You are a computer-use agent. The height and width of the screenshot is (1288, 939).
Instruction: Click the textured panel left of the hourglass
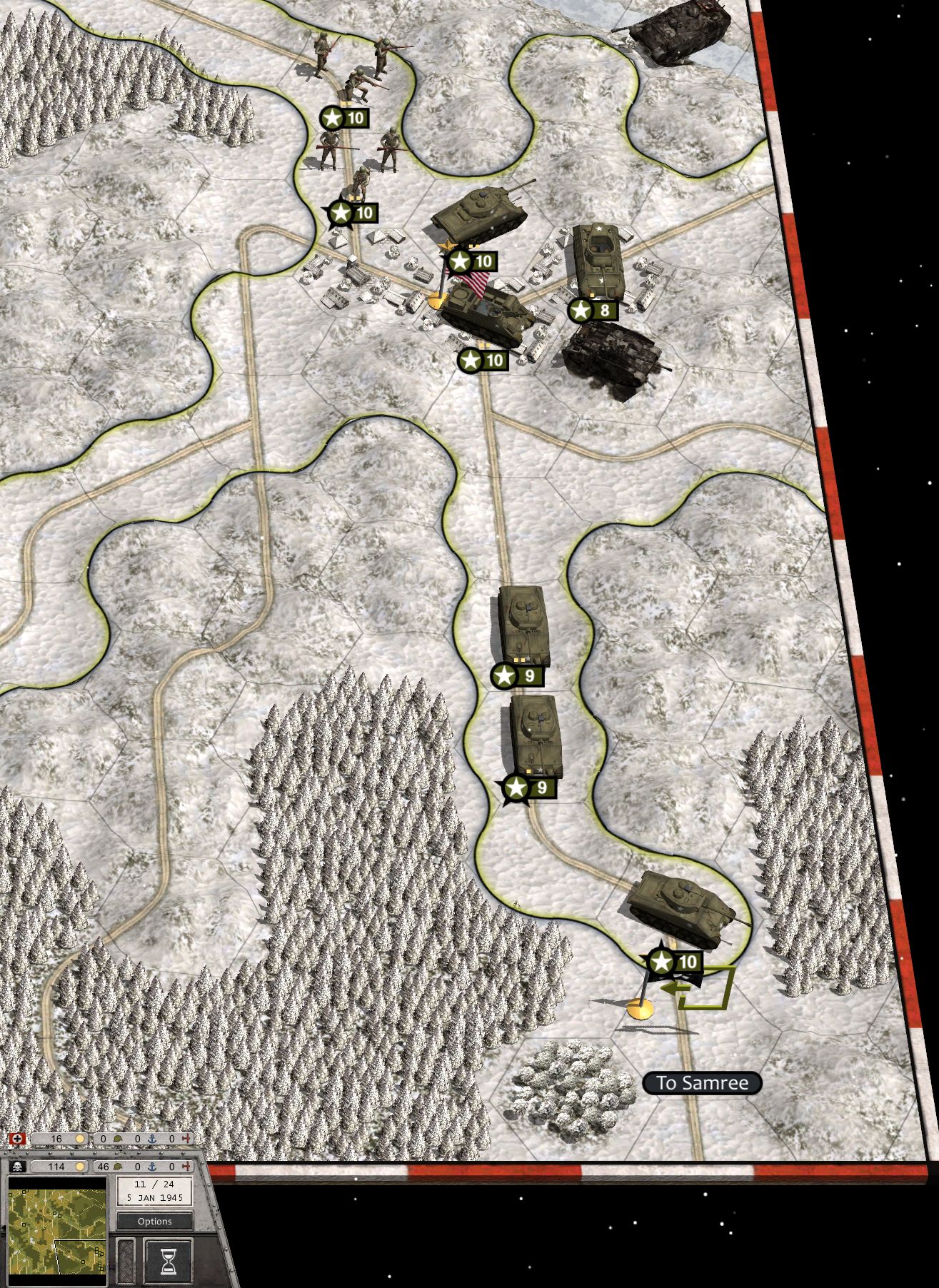(126, 1260)
